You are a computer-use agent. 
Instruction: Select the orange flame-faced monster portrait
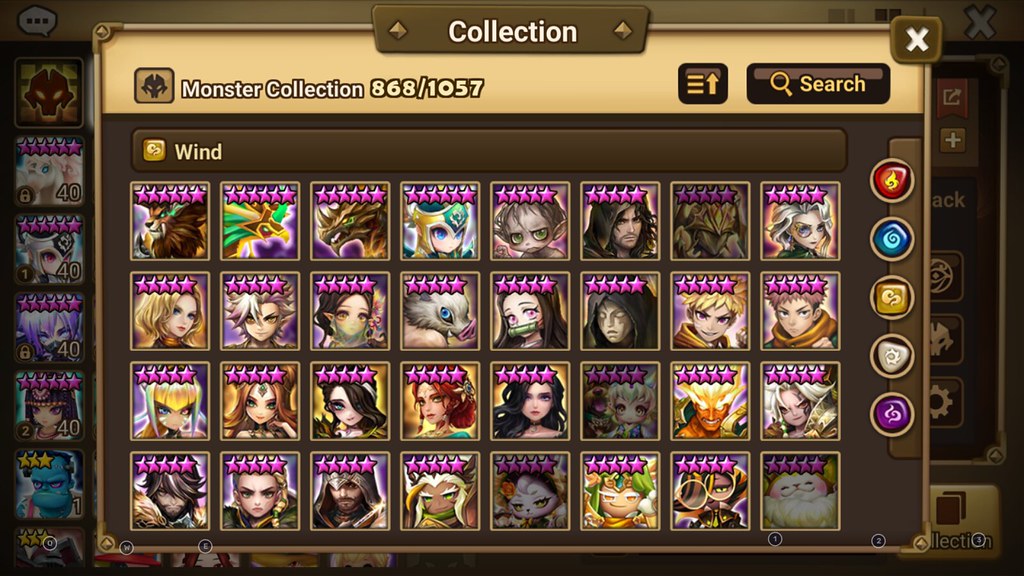pyautogui.click(x=710, y=401)
